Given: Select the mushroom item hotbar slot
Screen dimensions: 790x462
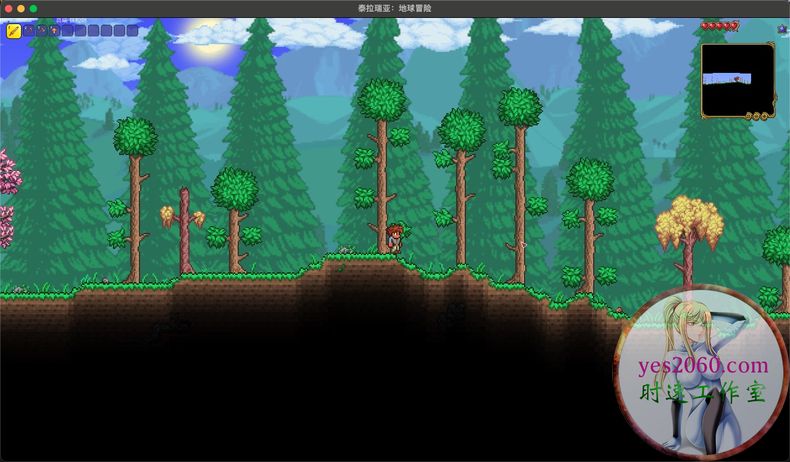Looking at the screenshot, I should click(55, 31).
